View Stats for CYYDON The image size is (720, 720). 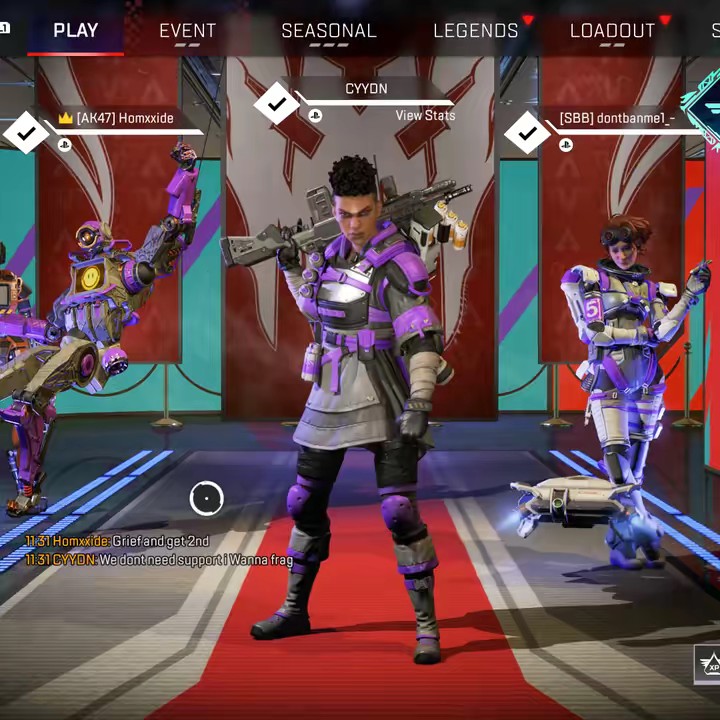click(x=425, y=116)
